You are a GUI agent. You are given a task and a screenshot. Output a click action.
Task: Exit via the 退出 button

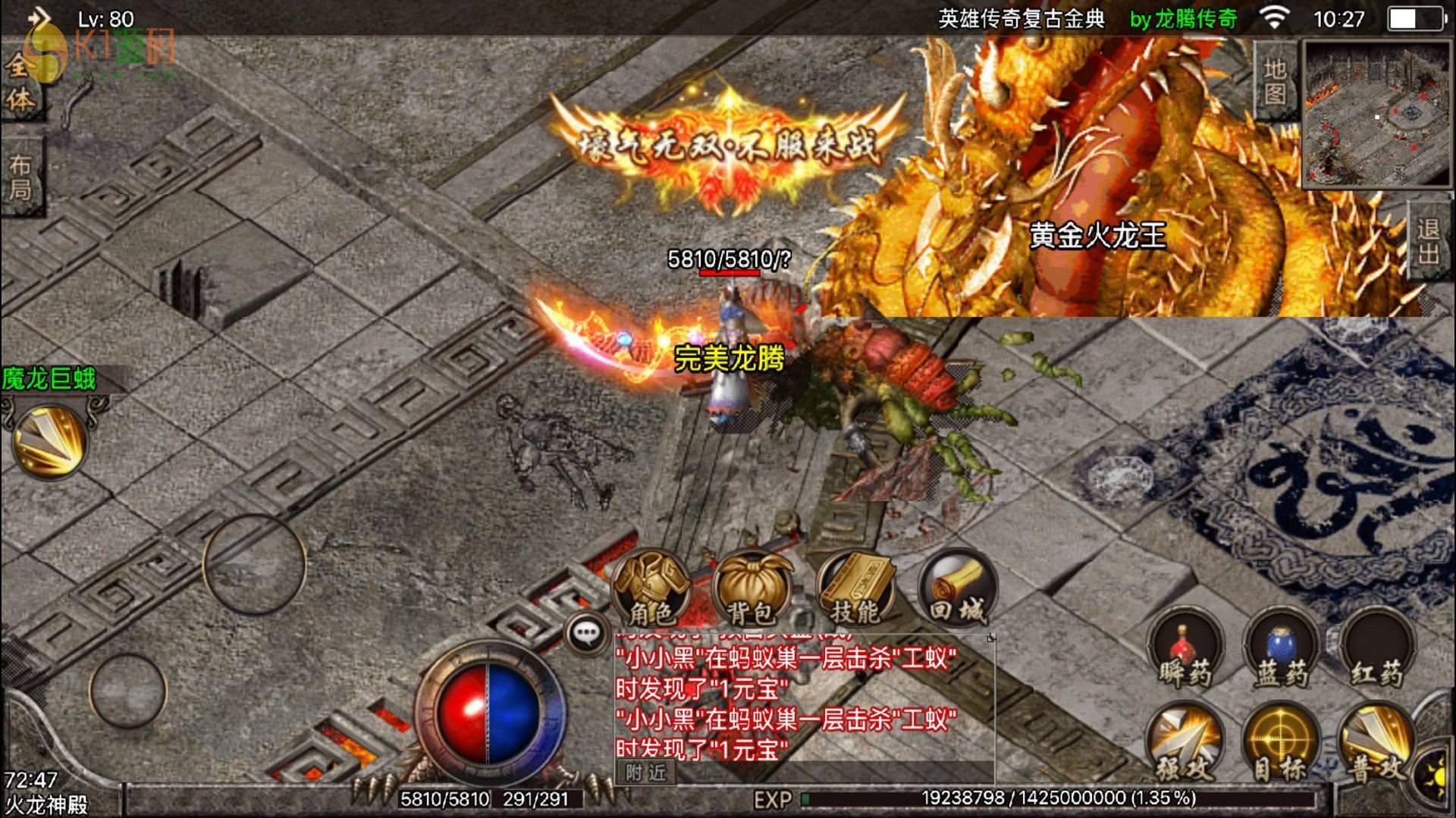pyautogui.click(x=1428, y=241)
